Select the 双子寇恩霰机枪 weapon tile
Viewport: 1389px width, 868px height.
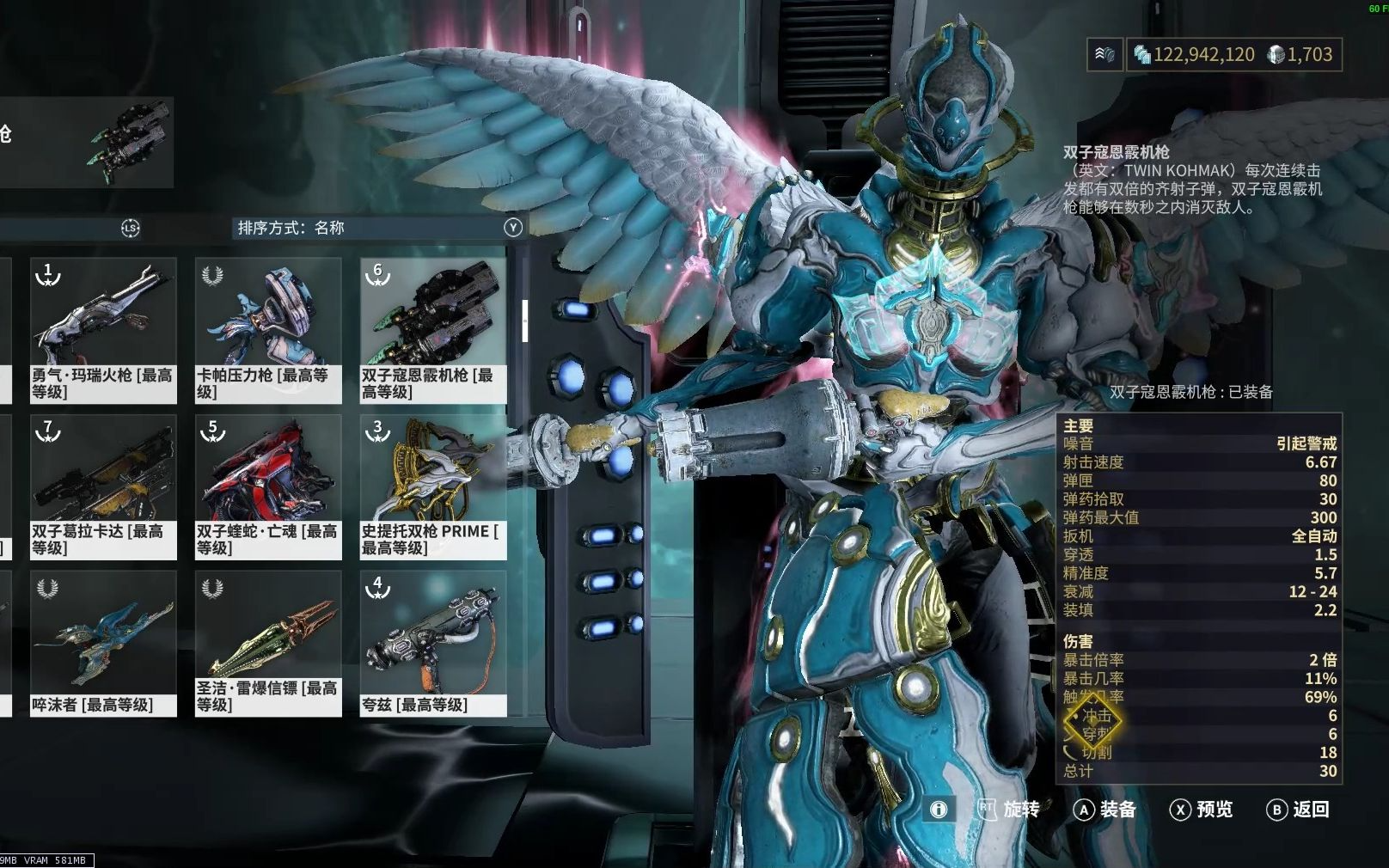coord(433,330)
